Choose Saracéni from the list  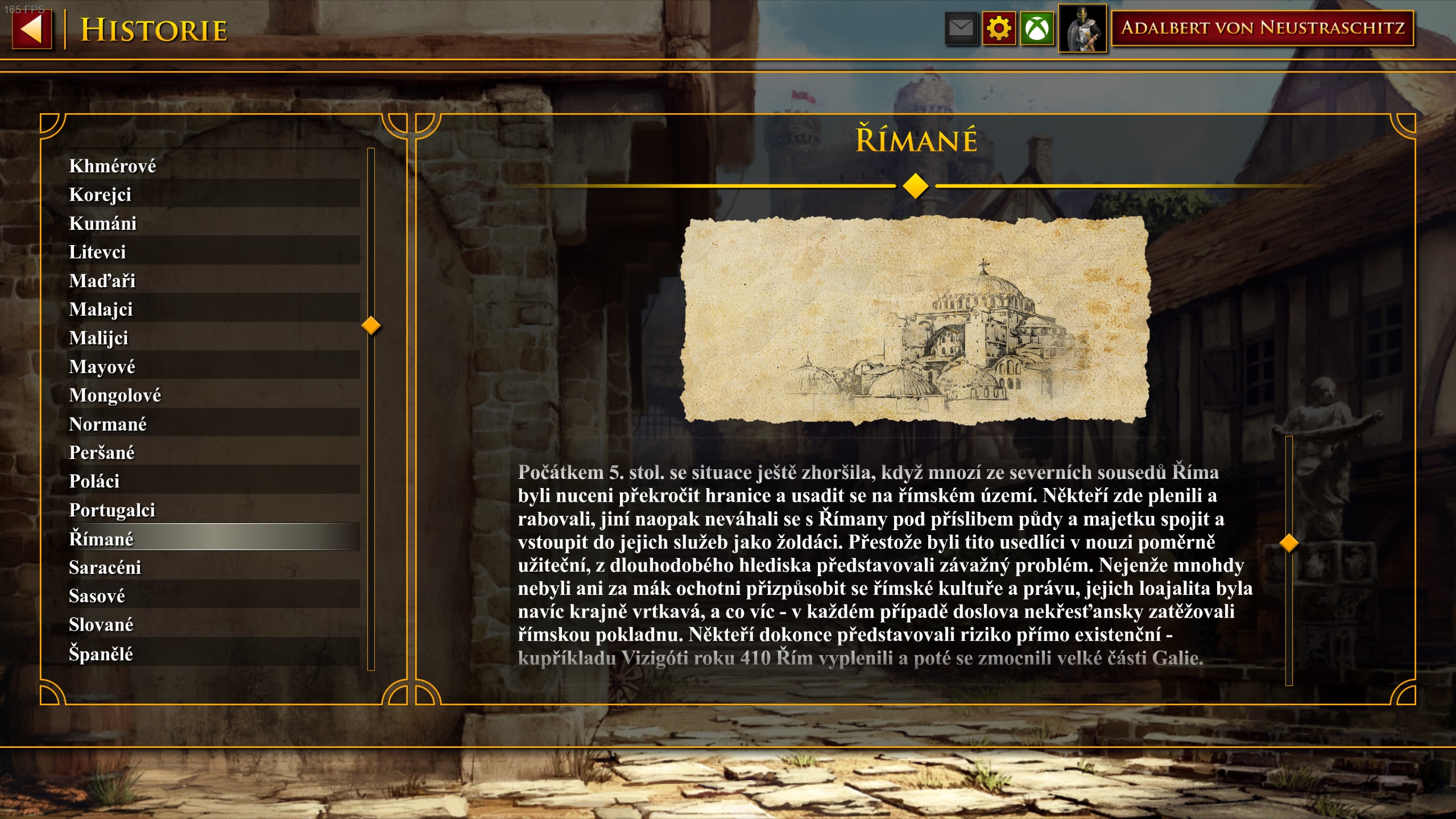click(105, 567)
